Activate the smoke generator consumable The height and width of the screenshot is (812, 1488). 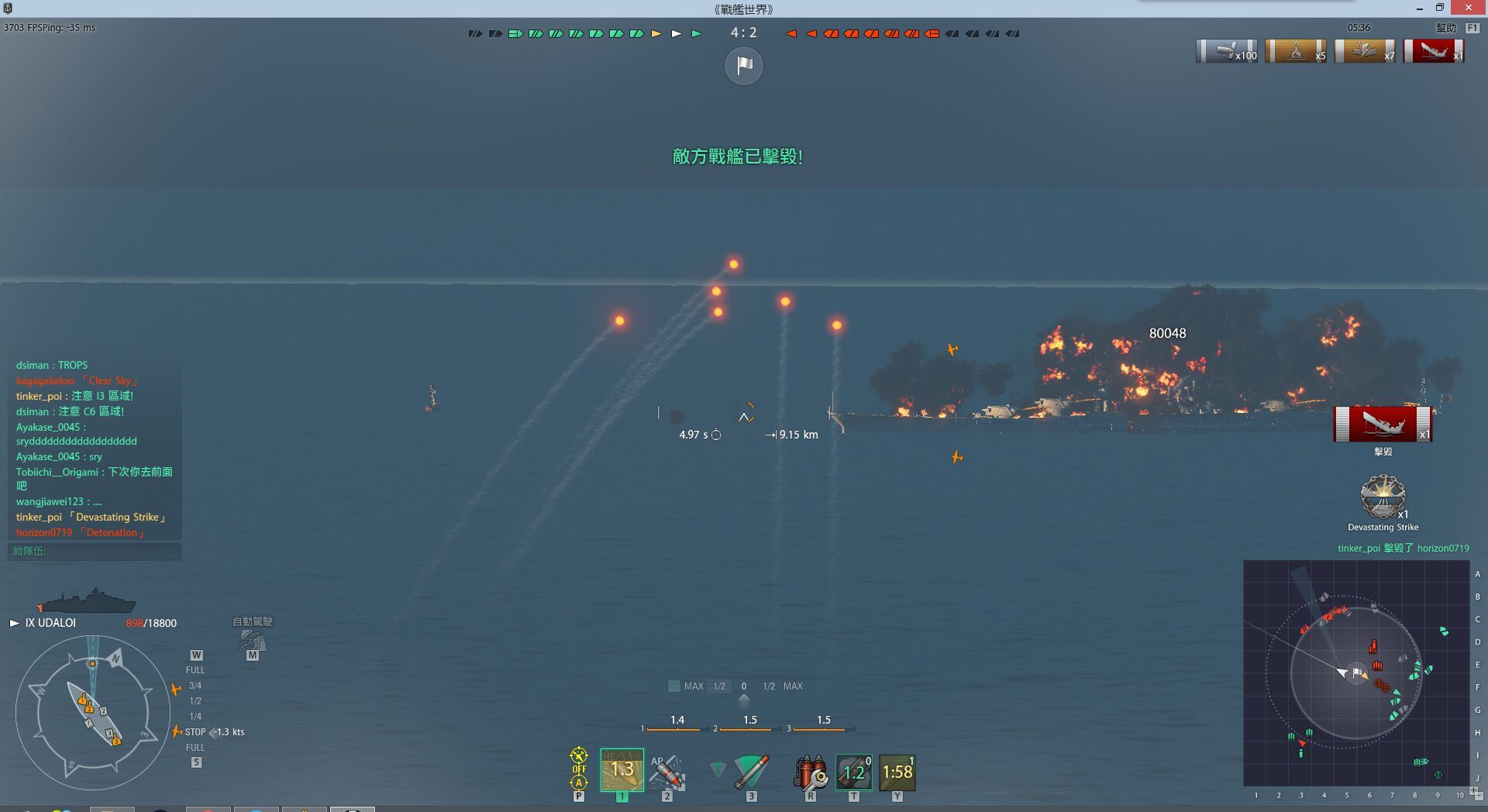click(x=853, y=772)
